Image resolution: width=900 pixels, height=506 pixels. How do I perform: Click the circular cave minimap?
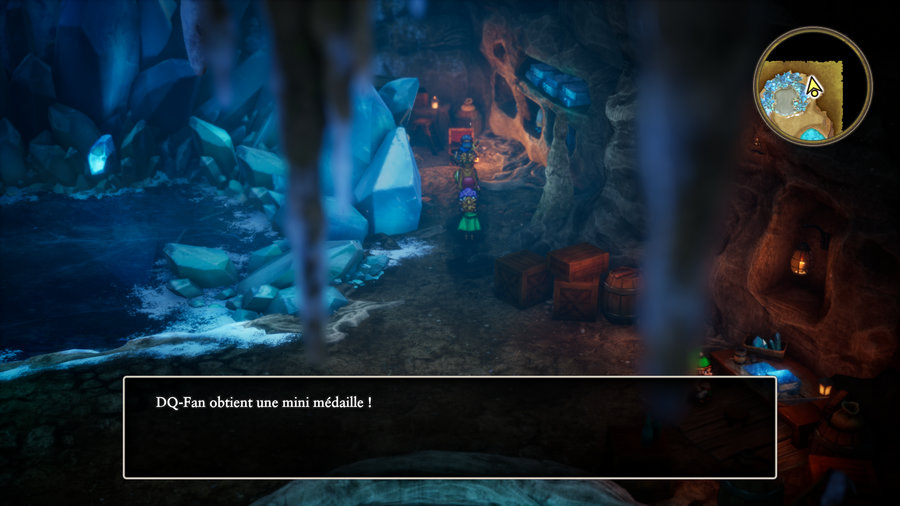pos(812,87)
